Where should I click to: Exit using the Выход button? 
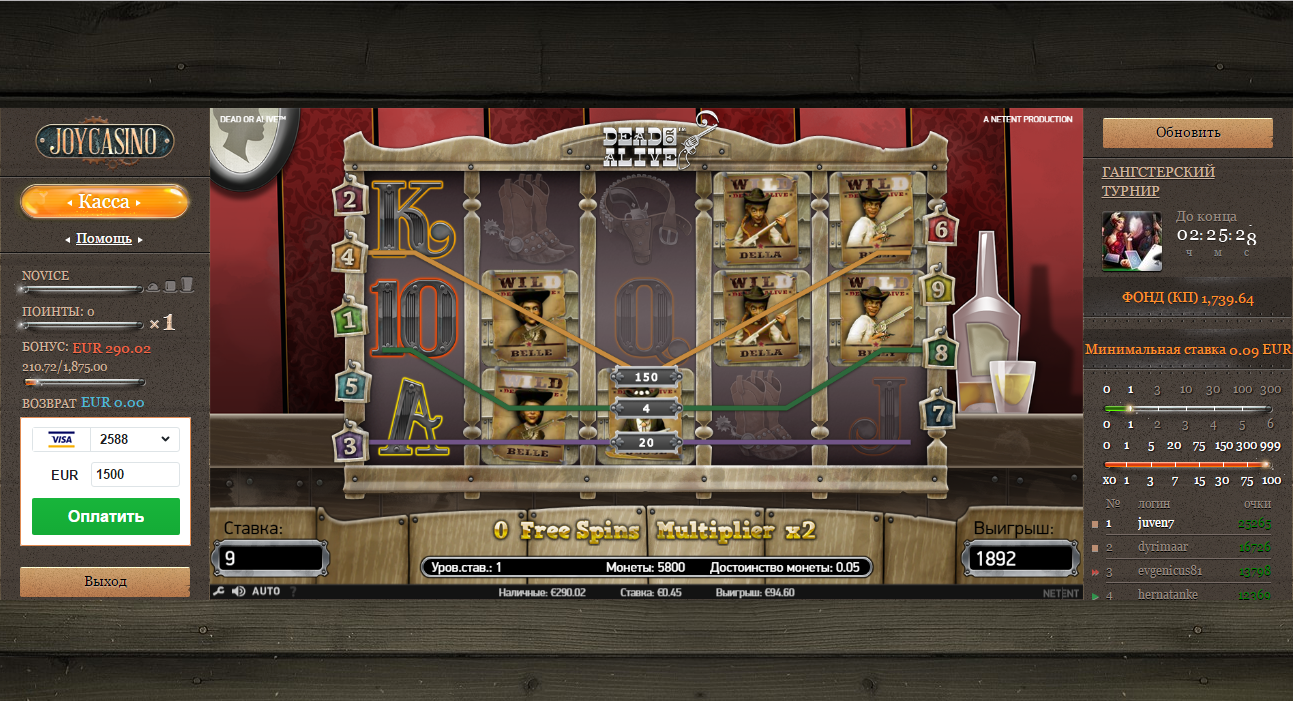pos(105,581)
